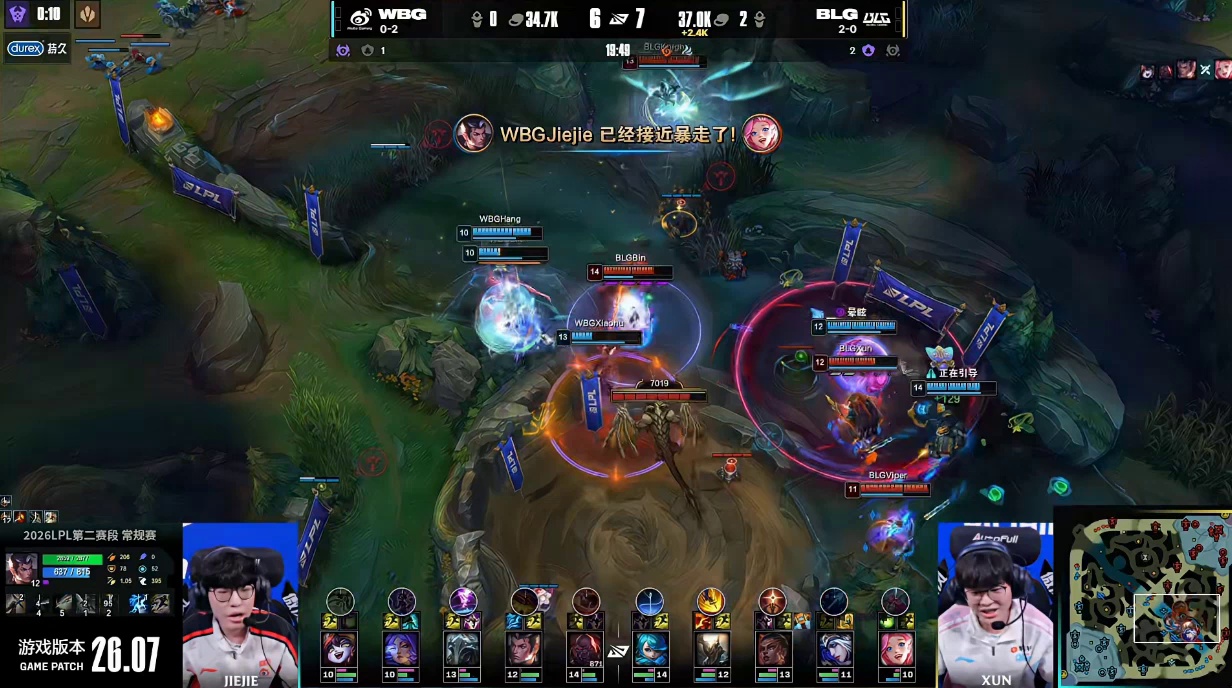This screenshot has width=1232, height=688.
Task: Click Seraphine's portrait in the kill announcement banner
Action: point(762,133)
